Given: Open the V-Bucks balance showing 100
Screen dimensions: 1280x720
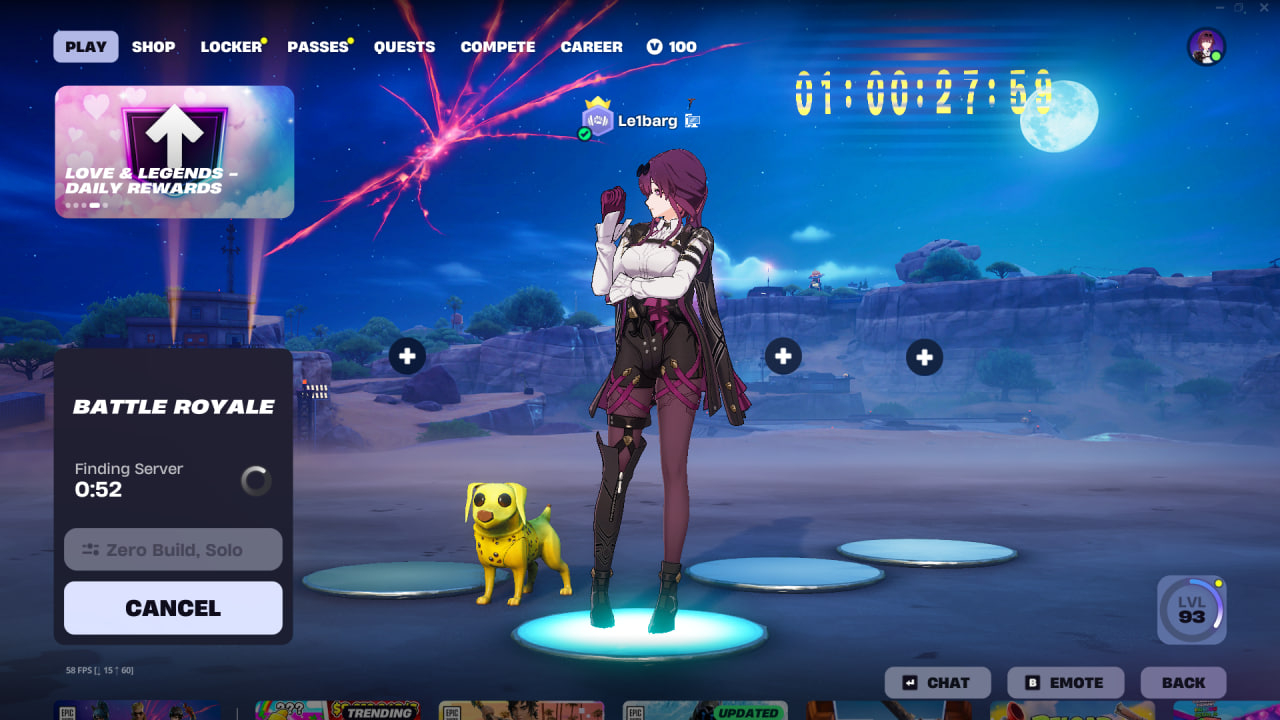Looking at the screenshot, I should pyautogui.click(x=672, y=47).
